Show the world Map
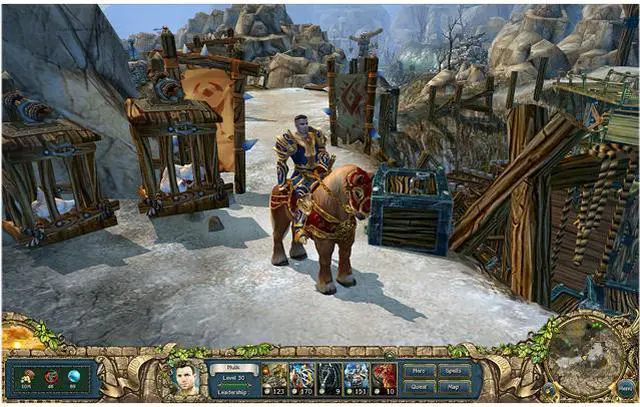This screenshot has width=640, height=407. [453, 387]
